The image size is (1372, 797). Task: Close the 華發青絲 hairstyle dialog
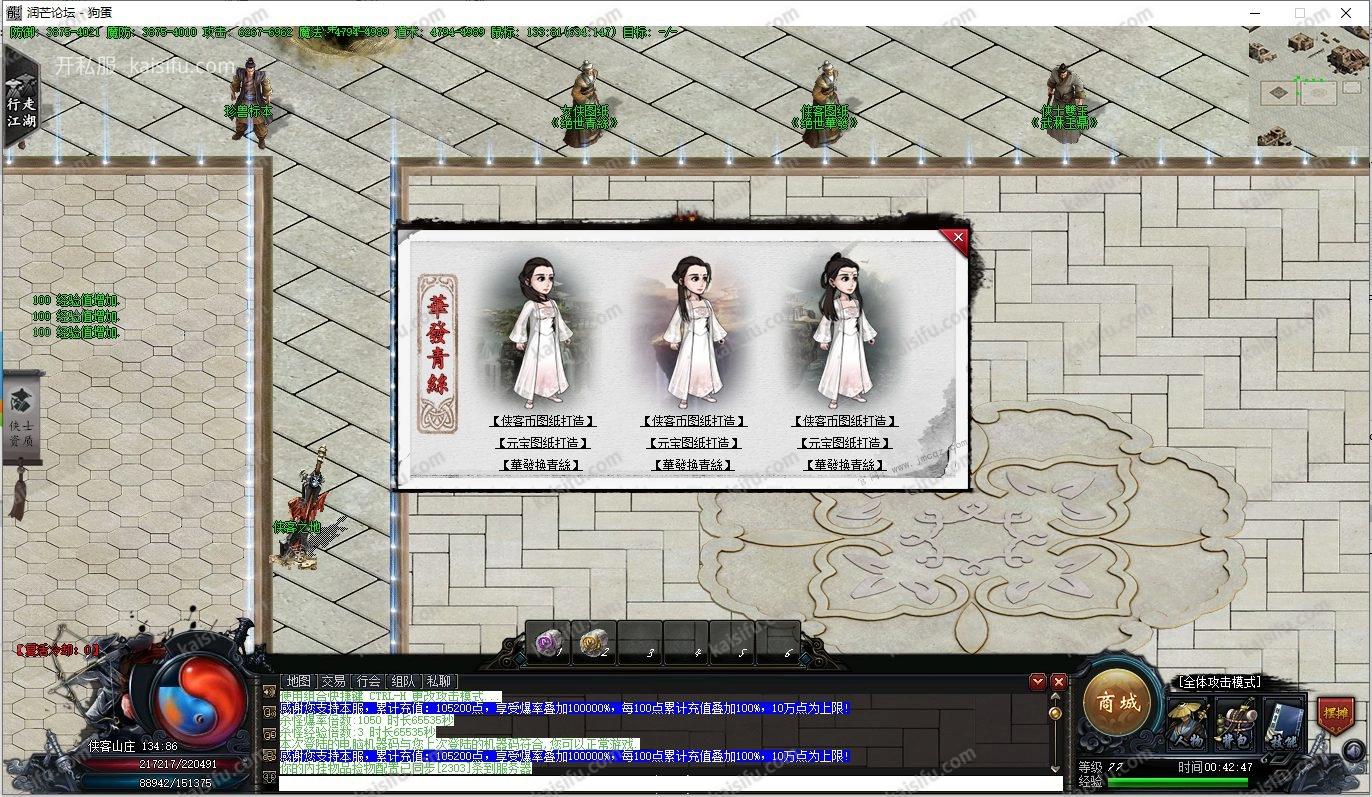coord(958,238)
